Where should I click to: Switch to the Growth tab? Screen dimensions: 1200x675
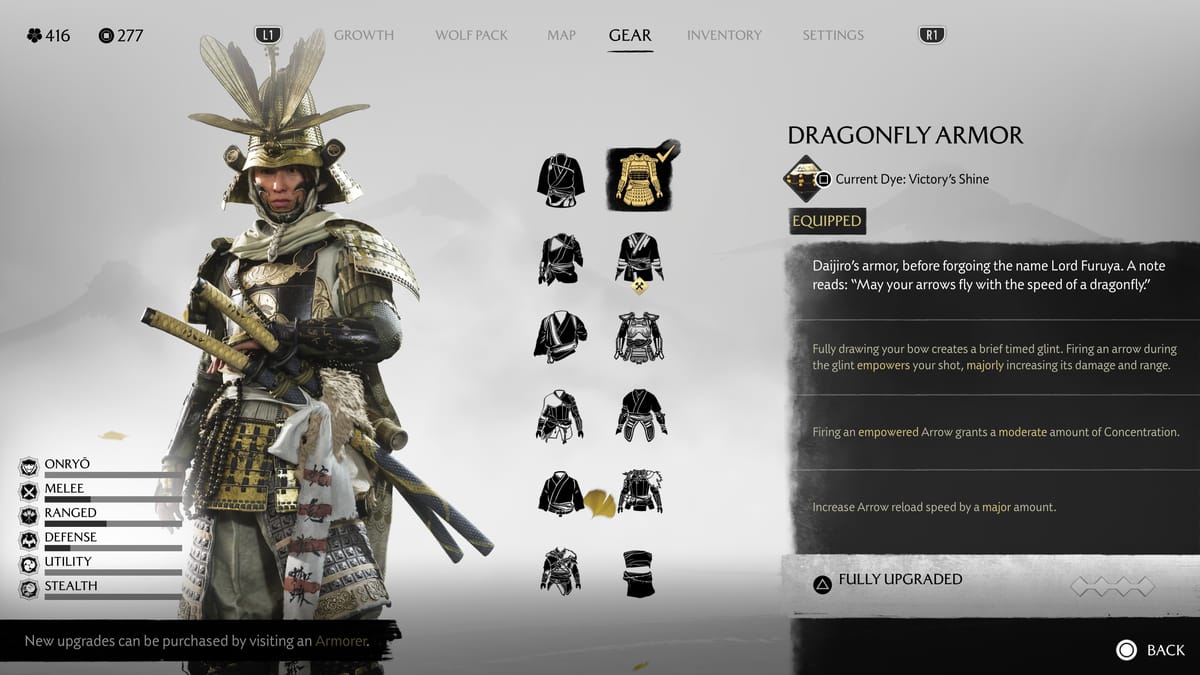(x=364, y=35)
